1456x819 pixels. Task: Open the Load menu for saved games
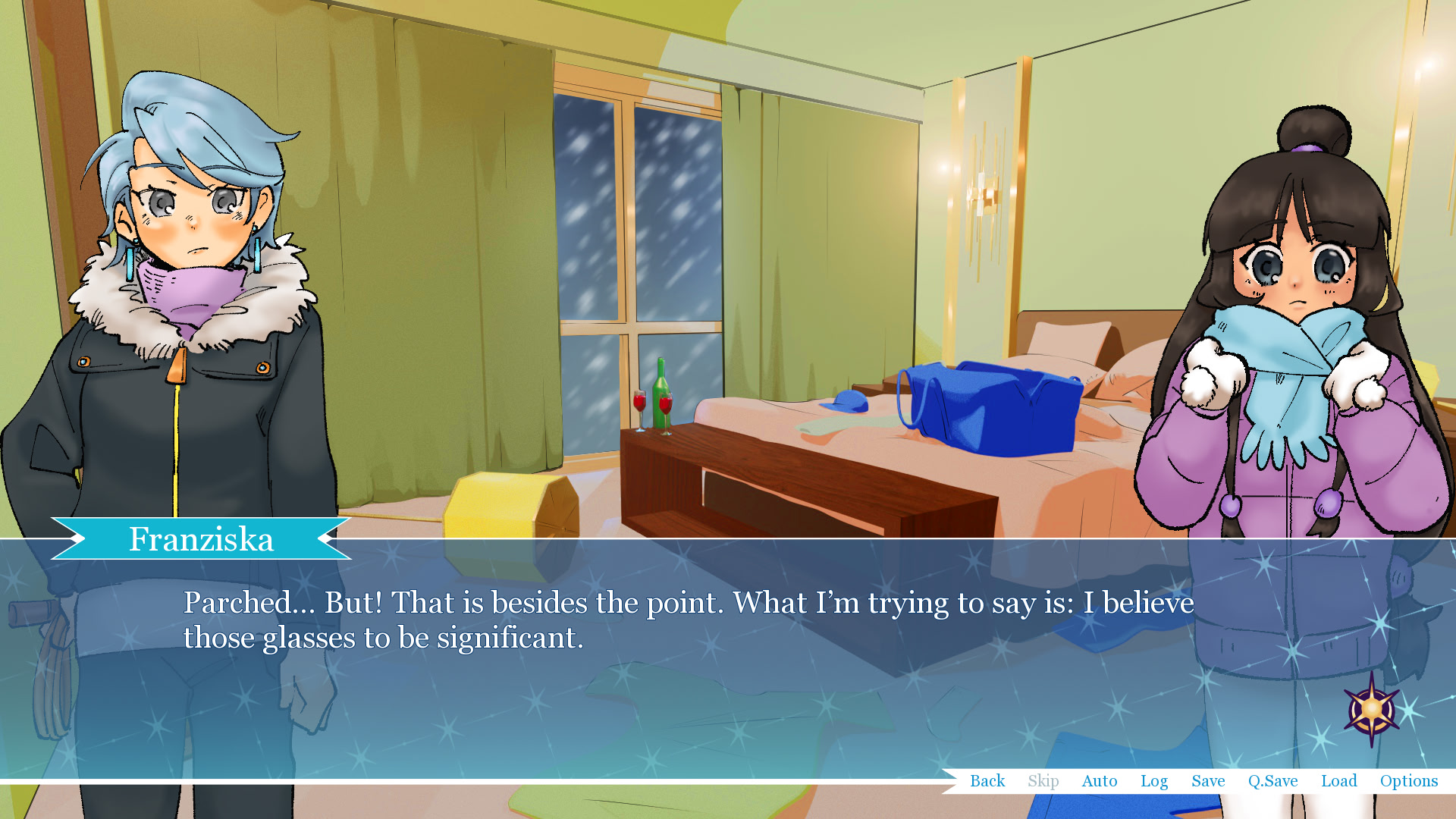(x=1338, y=781)
